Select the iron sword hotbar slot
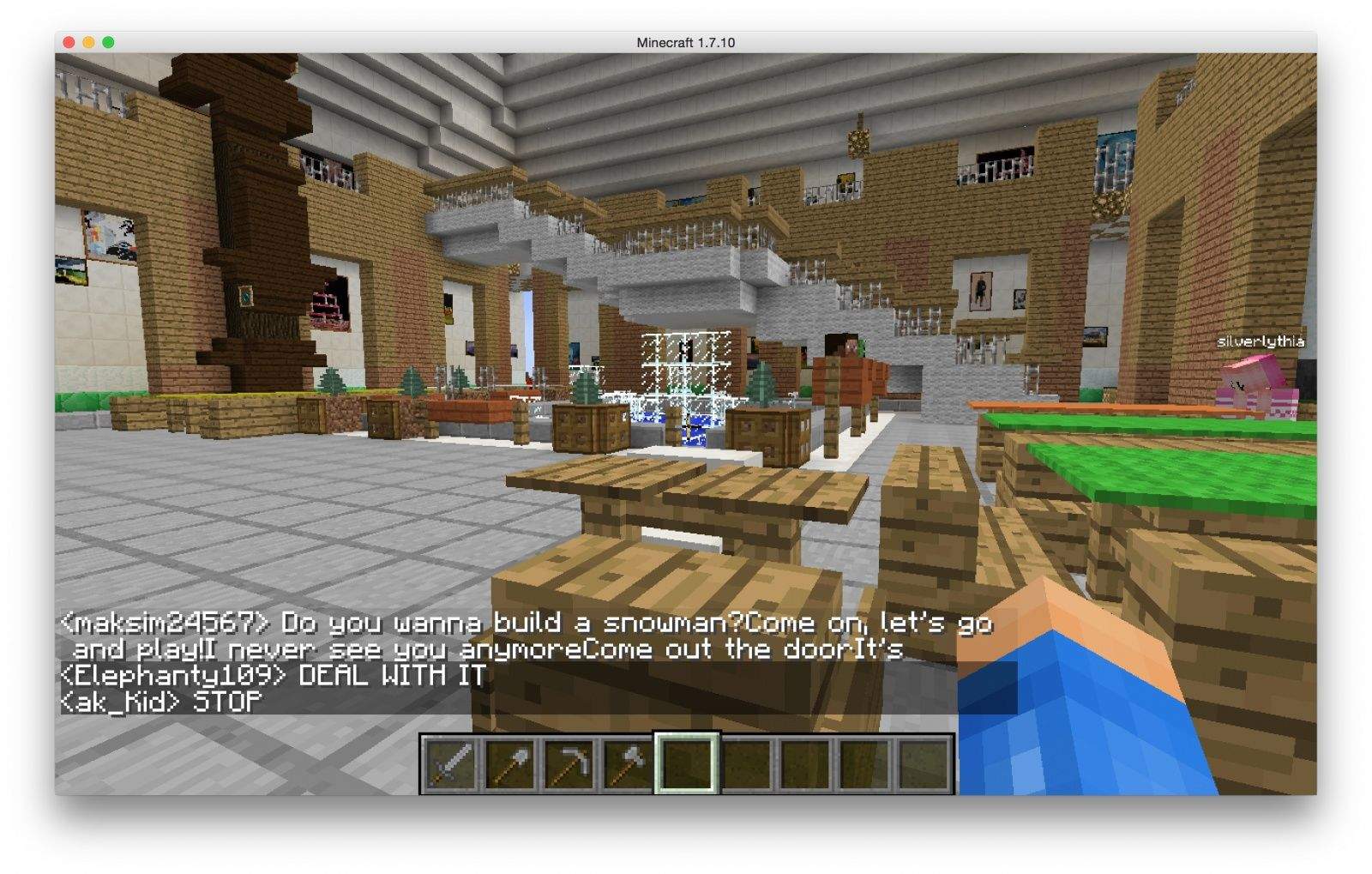This screenshot has width=1372, height=874. pyautogui.click(x=450, y=762)
